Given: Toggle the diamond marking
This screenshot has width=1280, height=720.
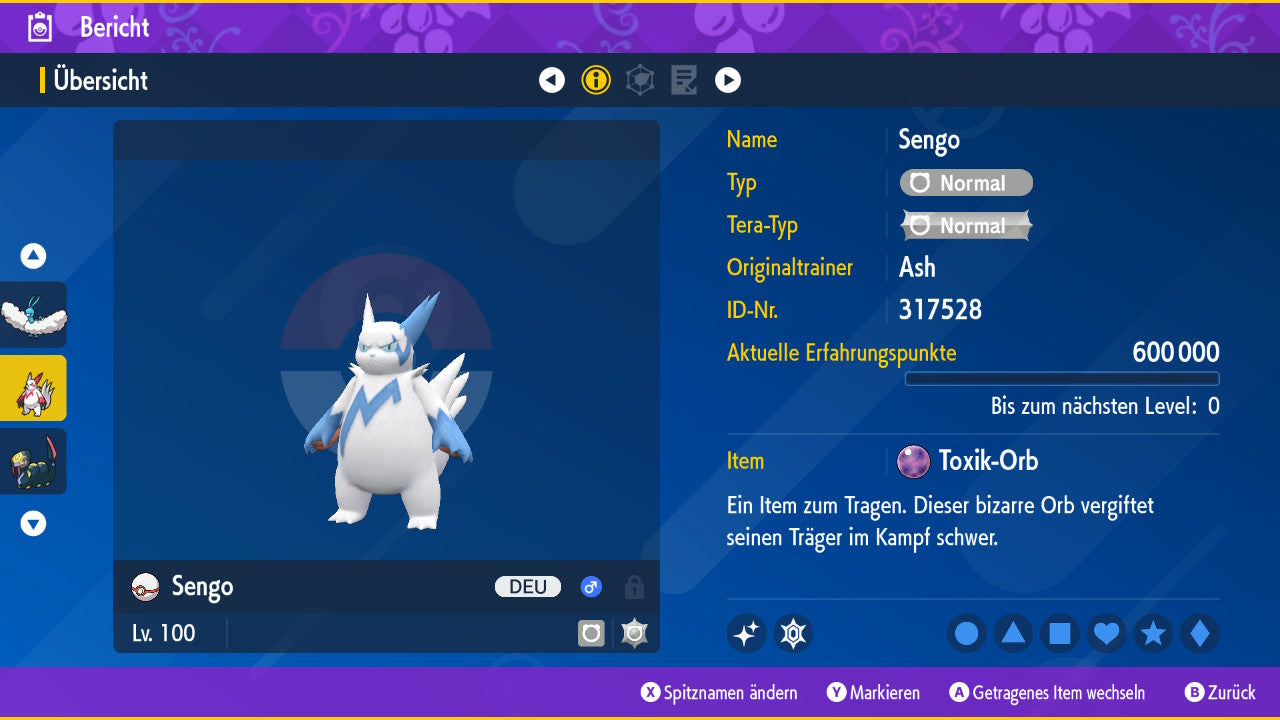Looking at the screenshot, I should point(1199,633).
